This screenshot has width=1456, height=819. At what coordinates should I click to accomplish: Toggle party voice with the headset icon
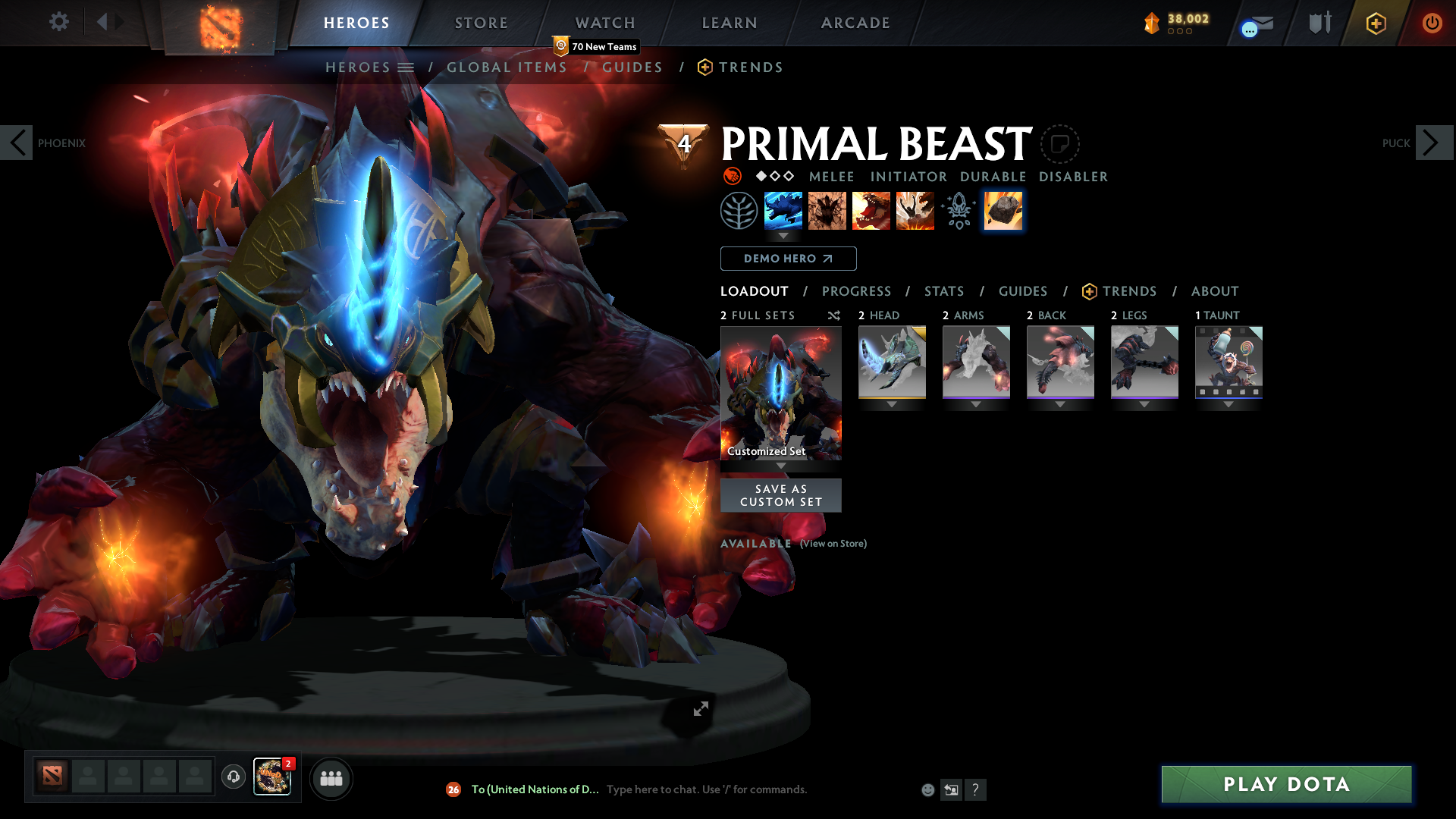tap(233, 777)
